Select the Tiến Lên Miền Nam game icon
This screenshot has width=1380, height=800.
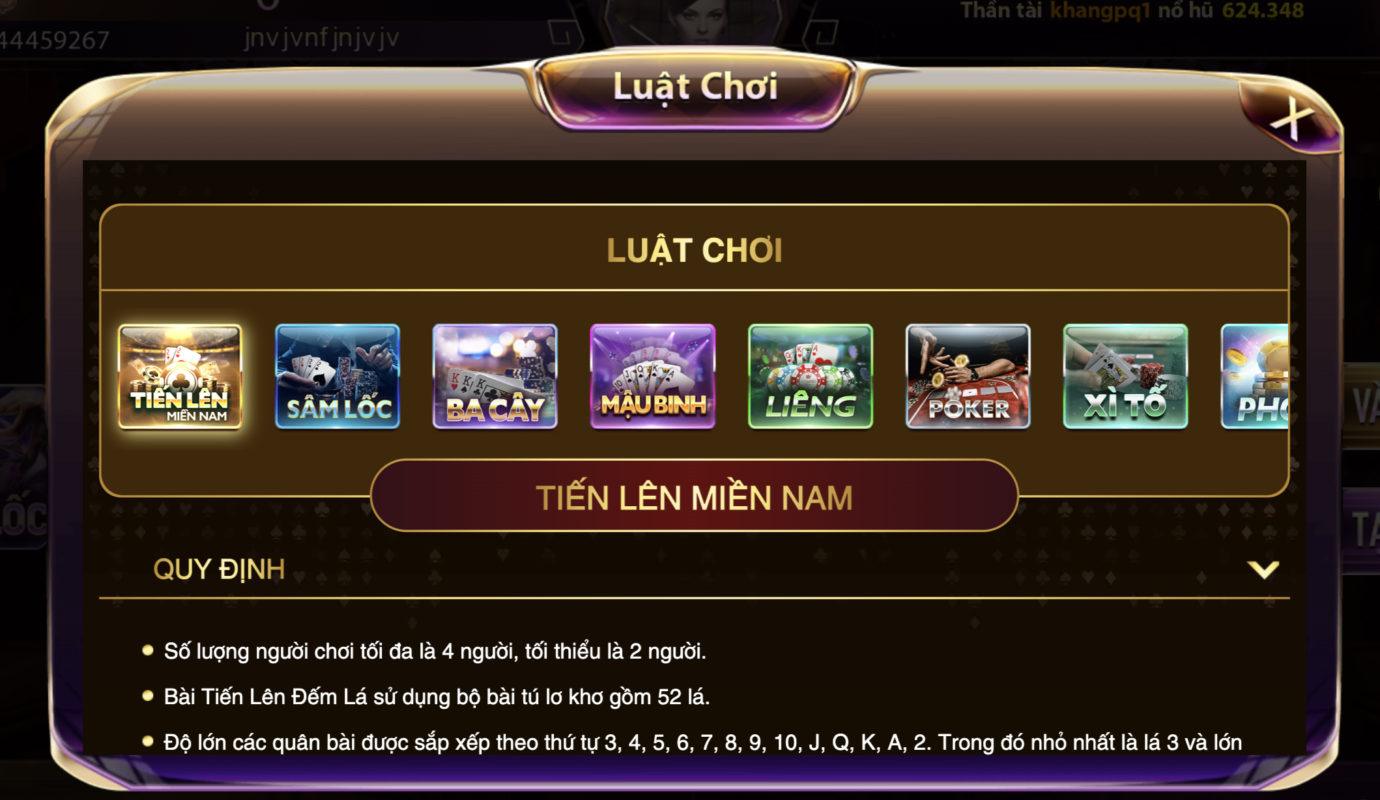181,376
